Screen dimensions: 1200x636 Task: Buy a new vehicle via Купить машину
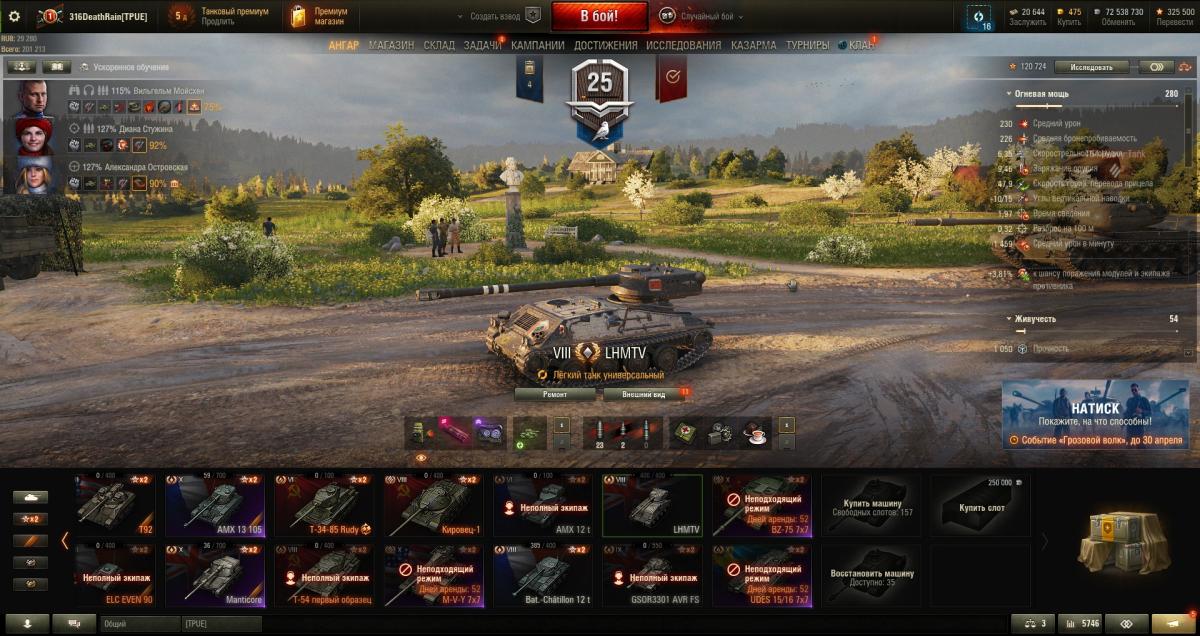(x=872, y=506)
